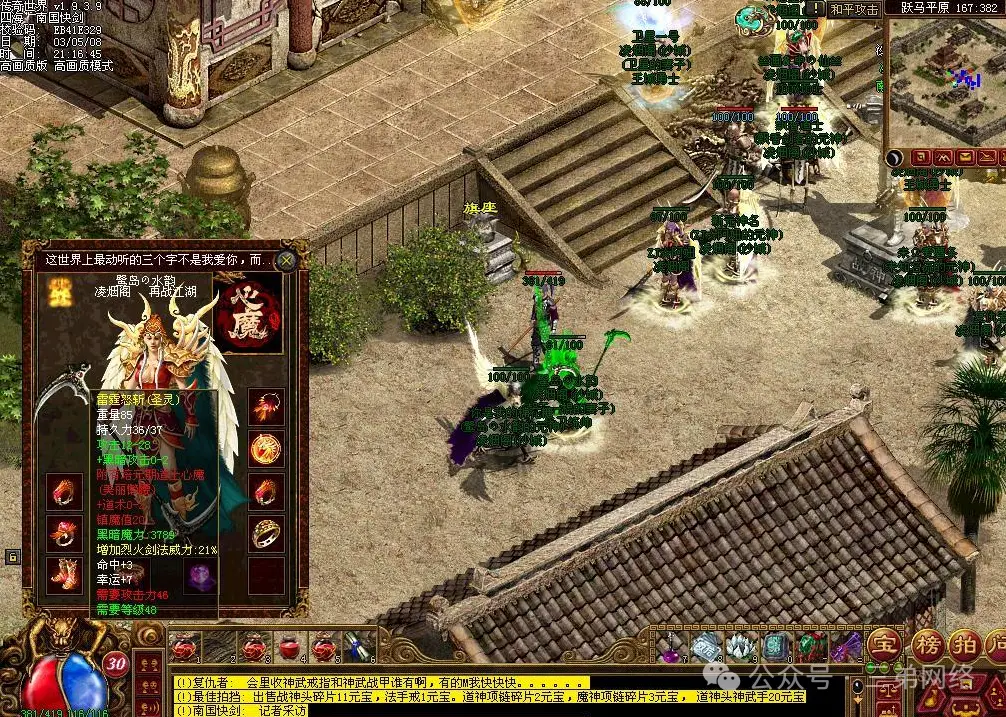Close the character equipment panel
Screen dimensions: 1006x717
287,260
